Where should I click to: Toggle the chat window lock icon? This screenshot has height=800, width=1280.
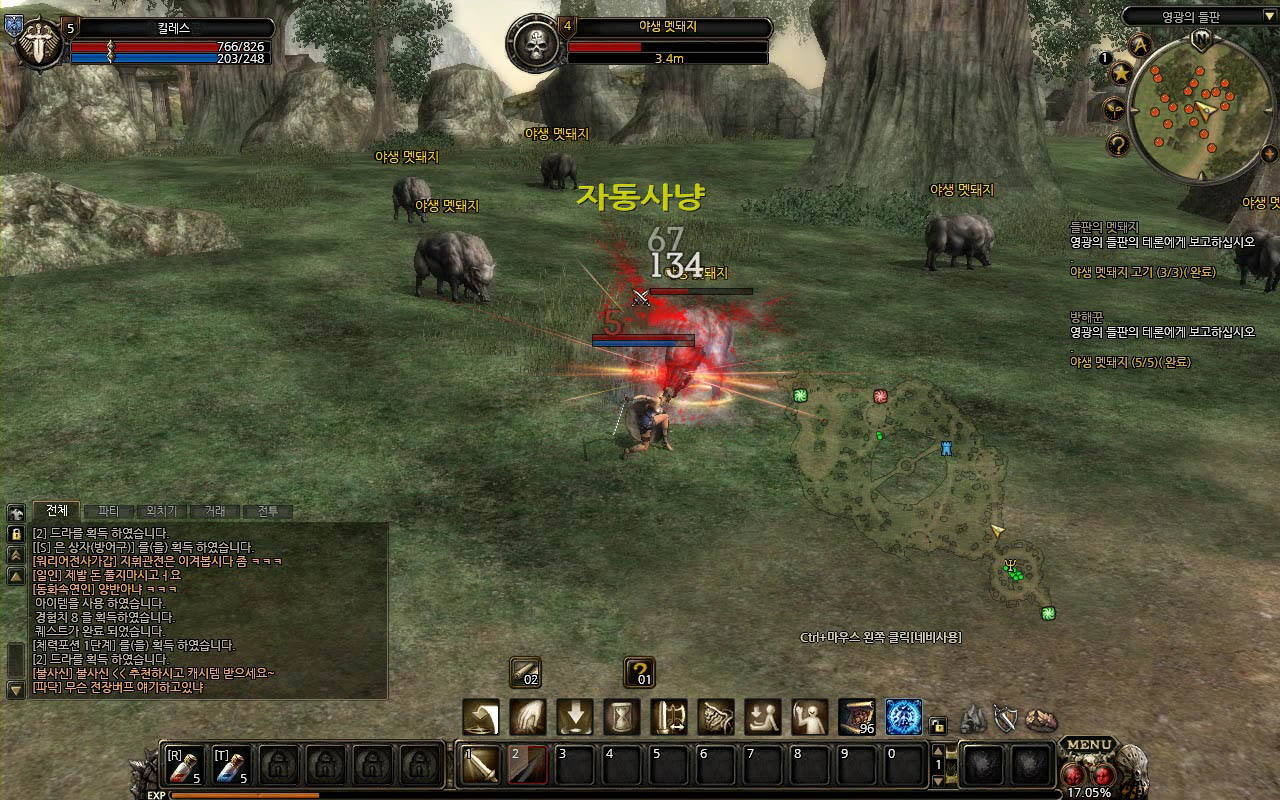16,534
